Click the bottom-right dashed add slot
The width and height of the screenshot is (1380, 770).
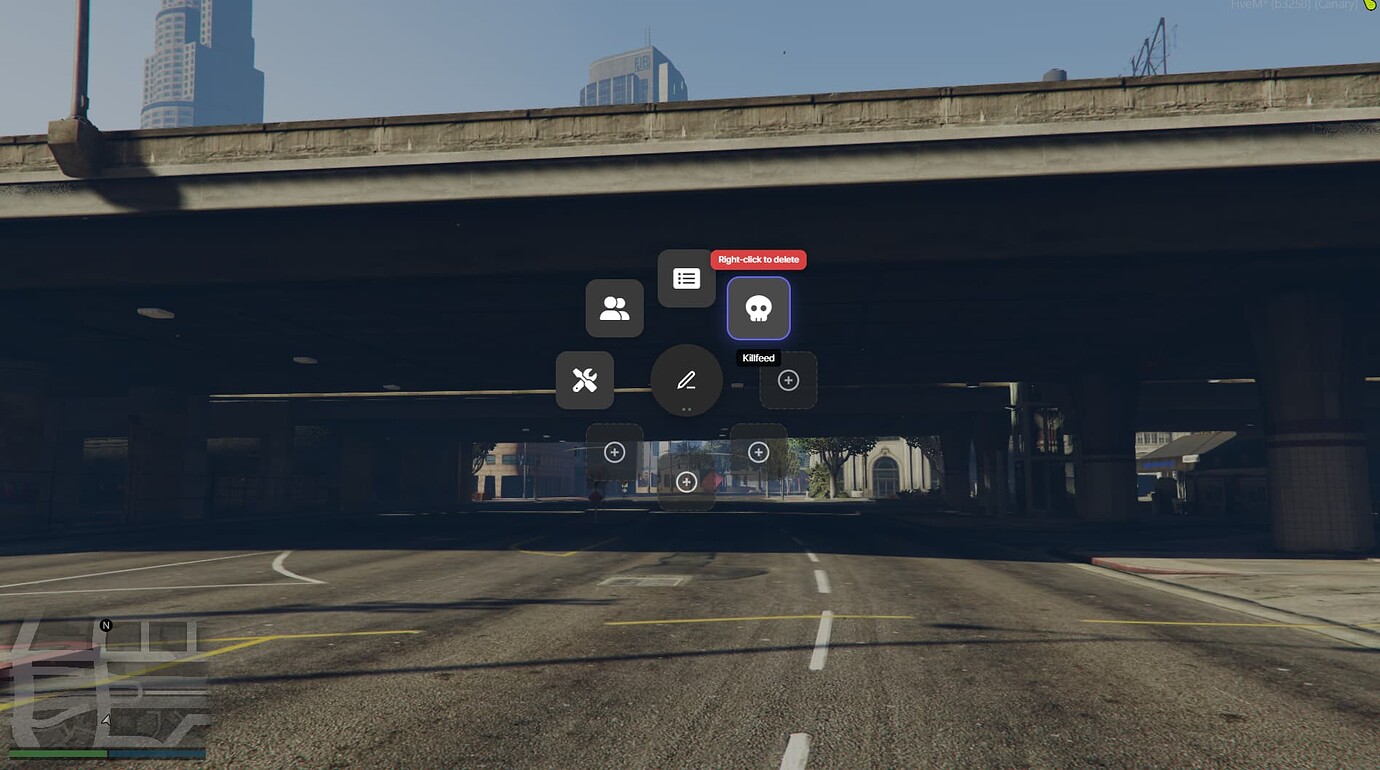coord(758,452)
